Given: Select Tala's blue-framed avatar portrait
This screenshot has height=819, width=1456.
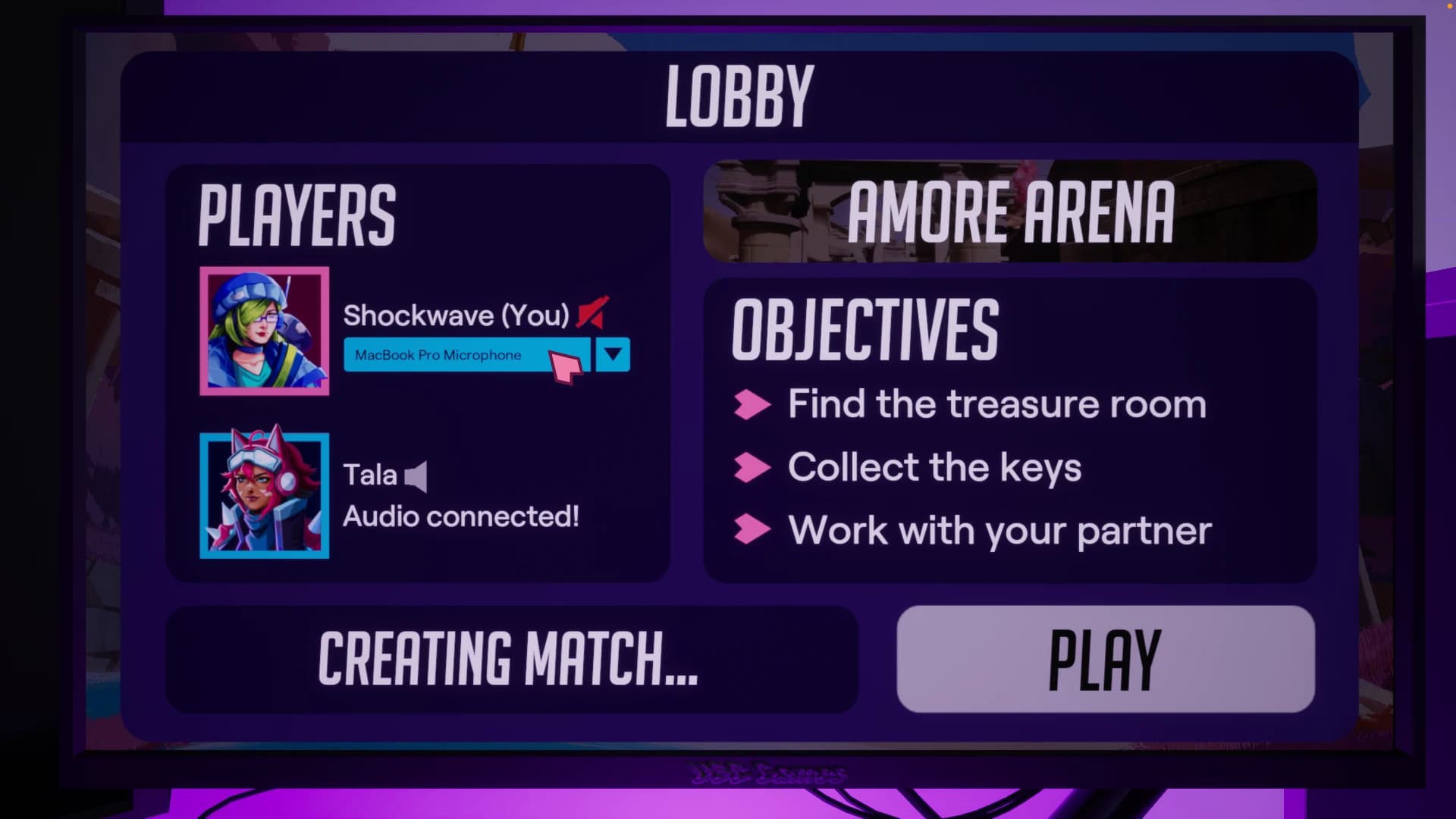Looking at the screenshot, I should 264,494.
